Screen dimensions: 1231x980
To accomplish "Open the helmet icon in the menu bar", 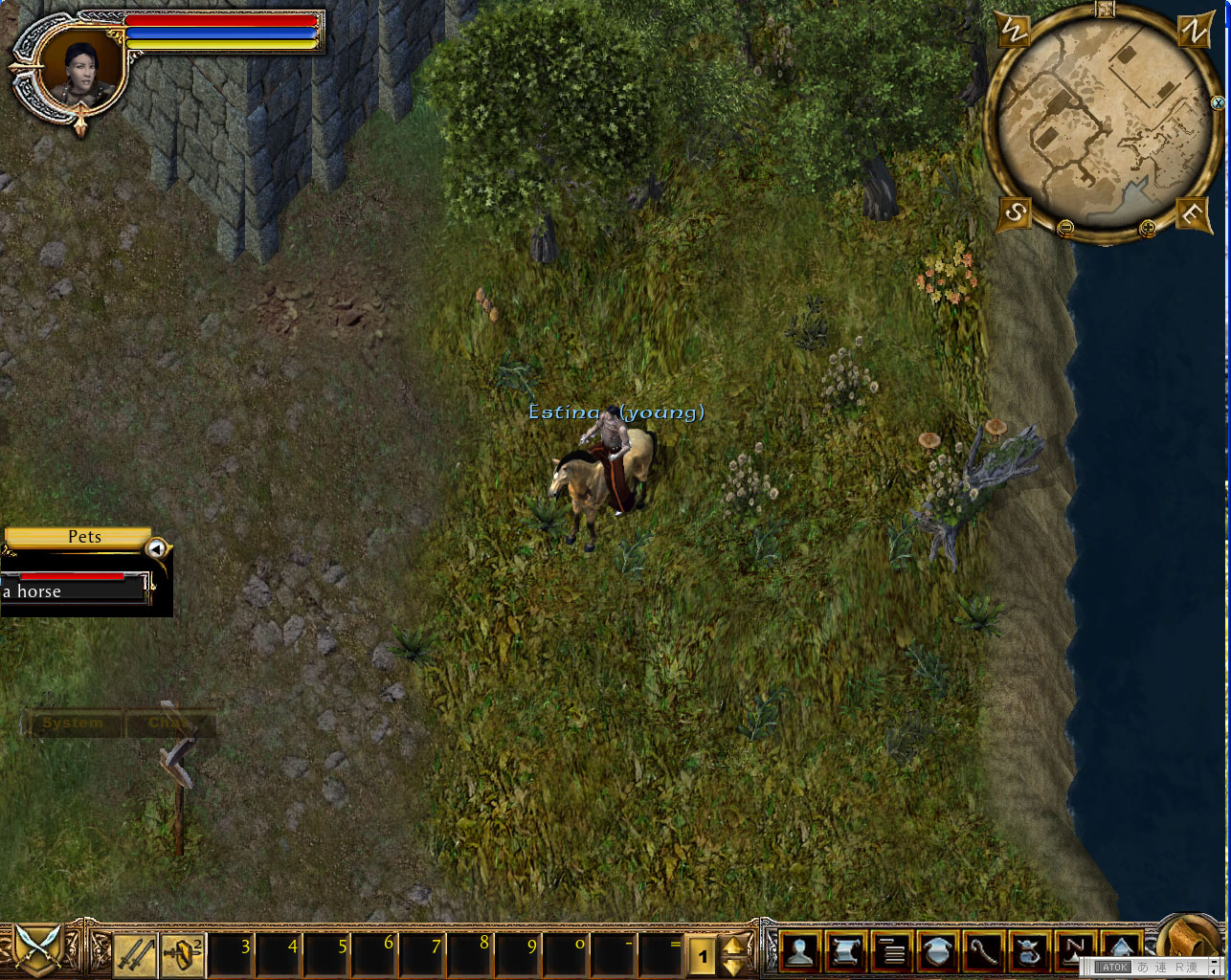I will pyautogui.click(x=937, y=953).
